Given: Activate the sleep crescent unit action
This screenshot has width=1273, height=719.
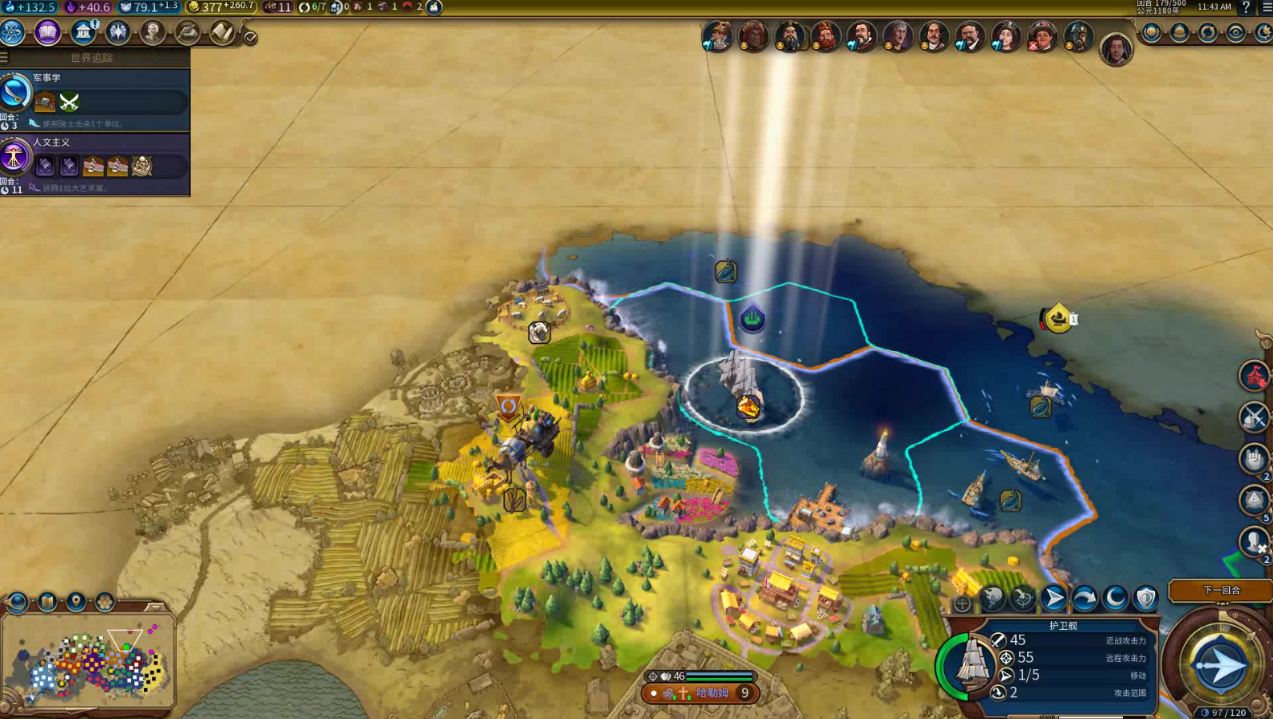Looking at the screenshot, I should 1115,599.
